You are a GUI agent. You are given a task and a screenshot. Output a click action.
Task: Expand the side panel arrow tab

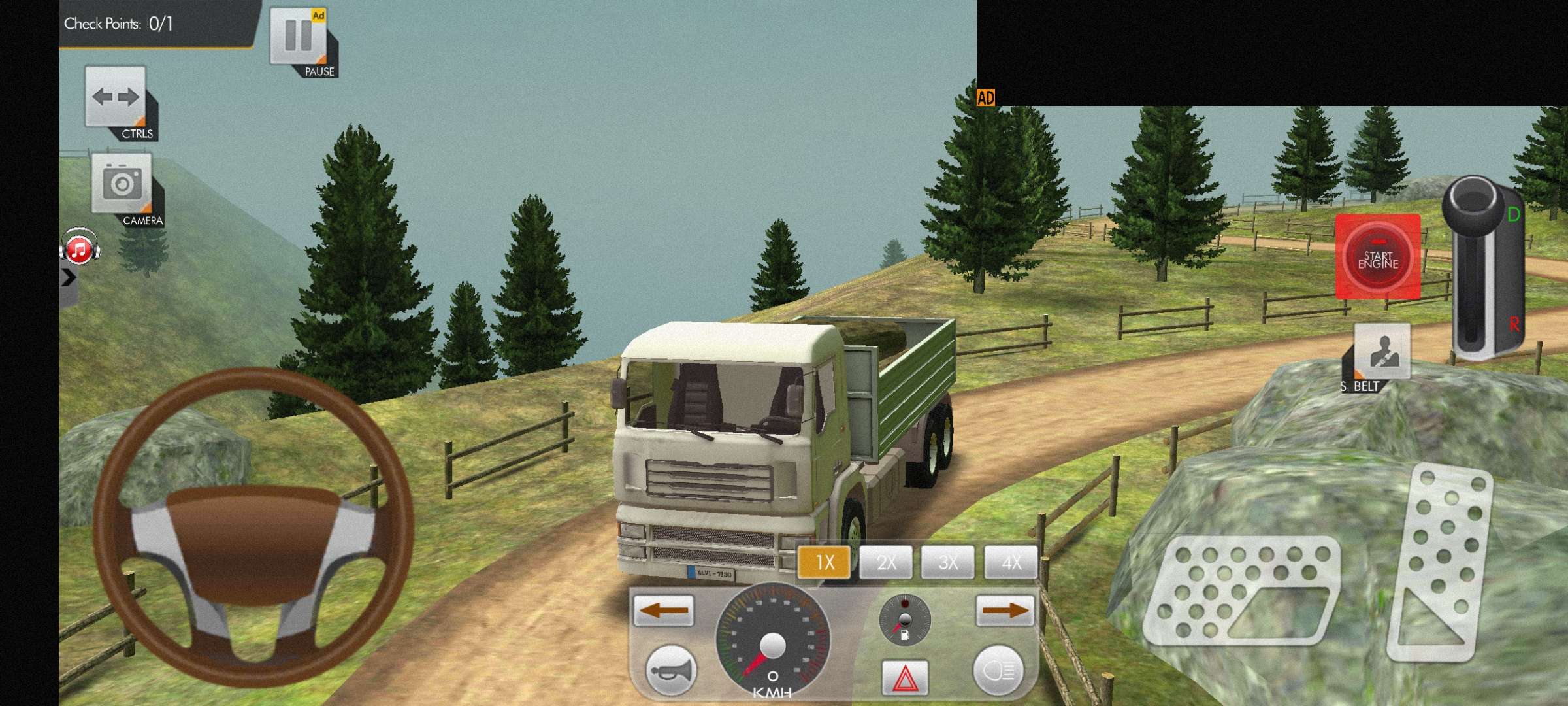(69, 278)
